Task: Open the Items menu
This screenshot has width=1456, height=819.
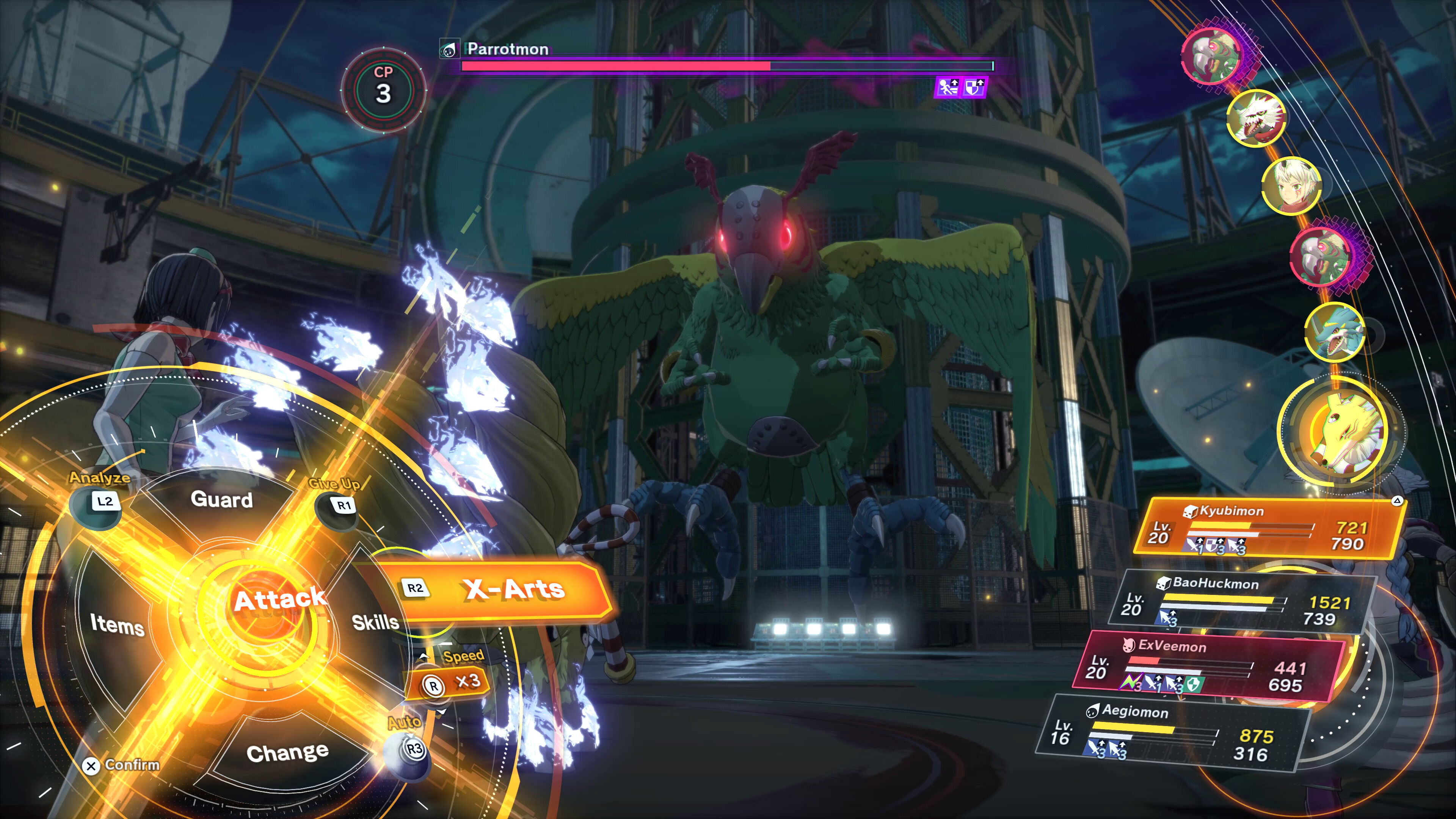Action: 117,624
